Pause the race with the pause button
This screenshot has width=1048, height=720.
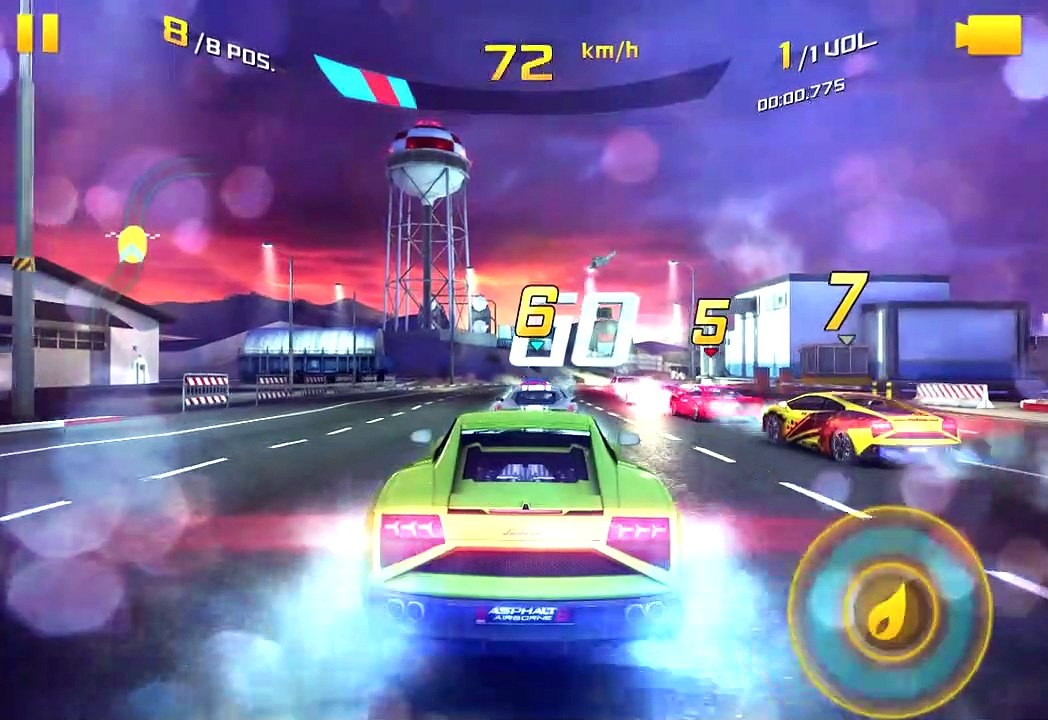[x=37, y=33]
